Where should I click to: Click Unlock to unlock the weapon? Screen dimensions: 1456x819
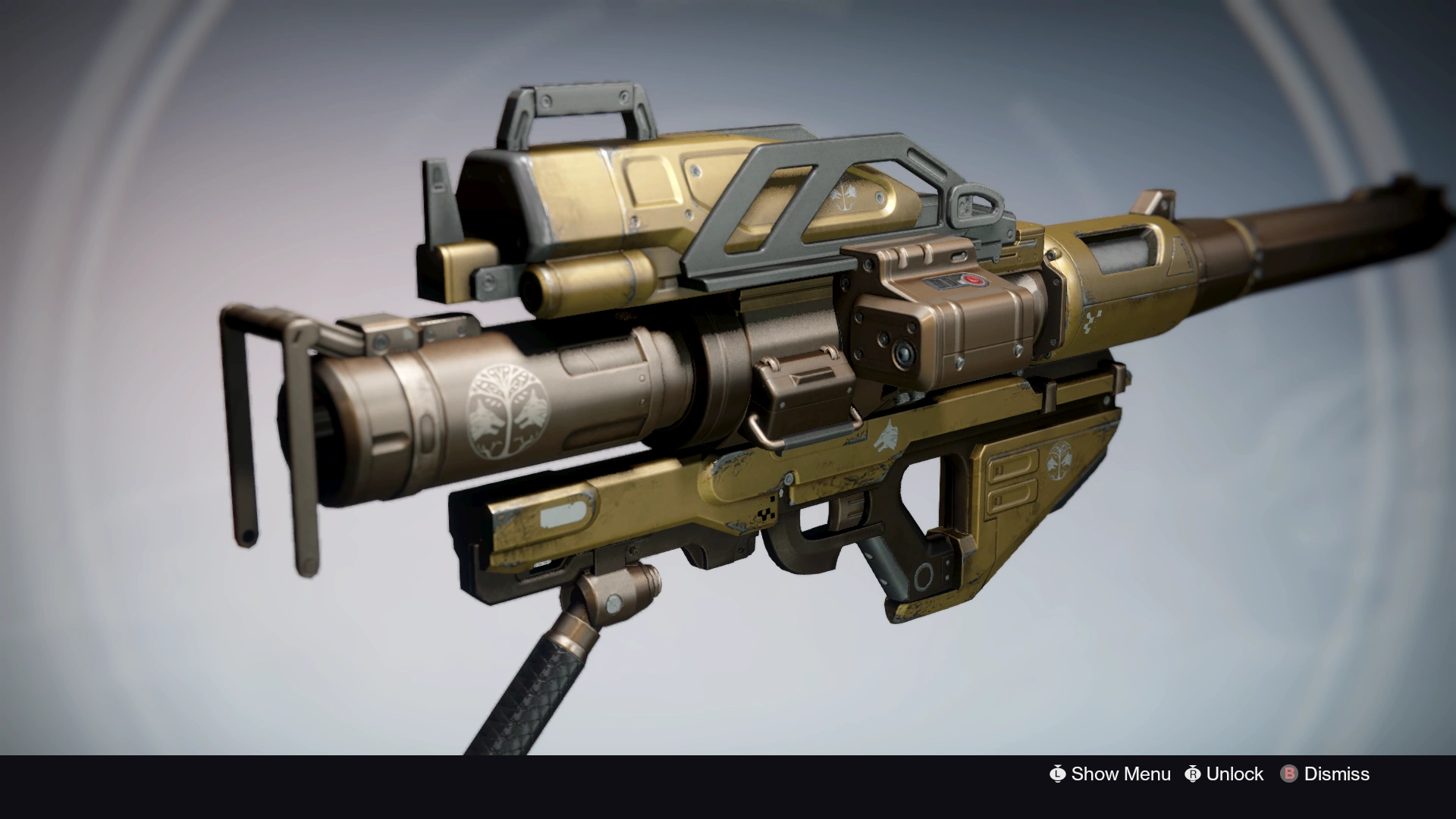point(1232,774)
